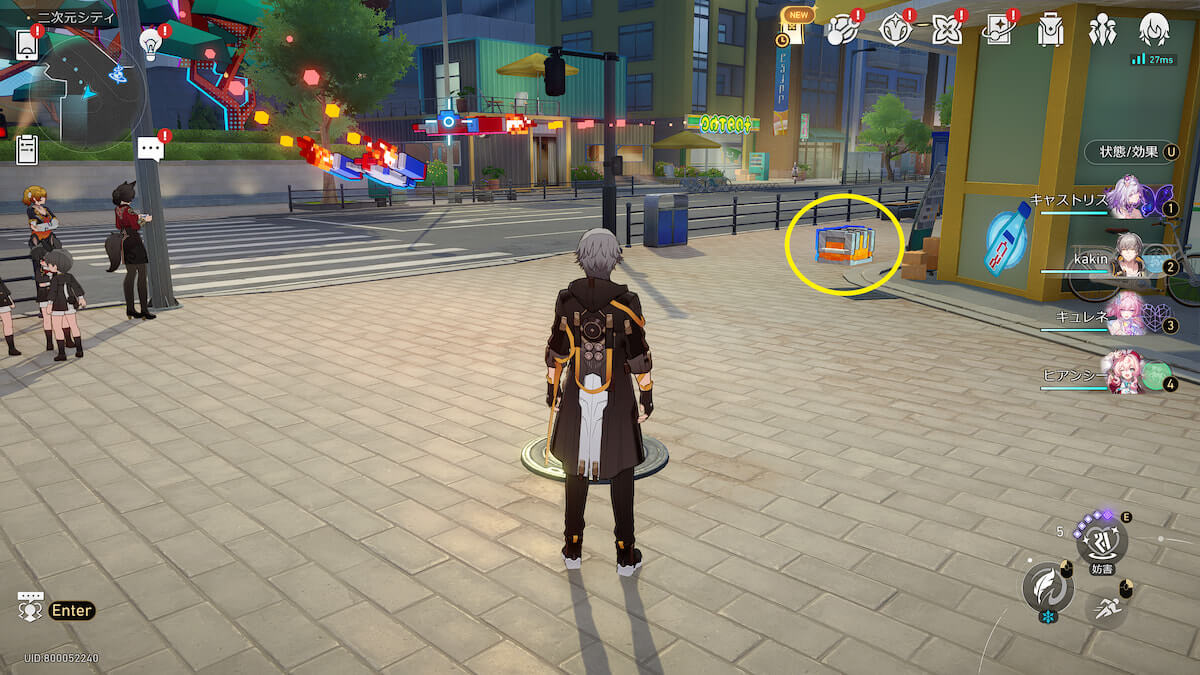Toggle the sprint running-figure button
Screen dimensions: 1200x675
coord(1105,605)
